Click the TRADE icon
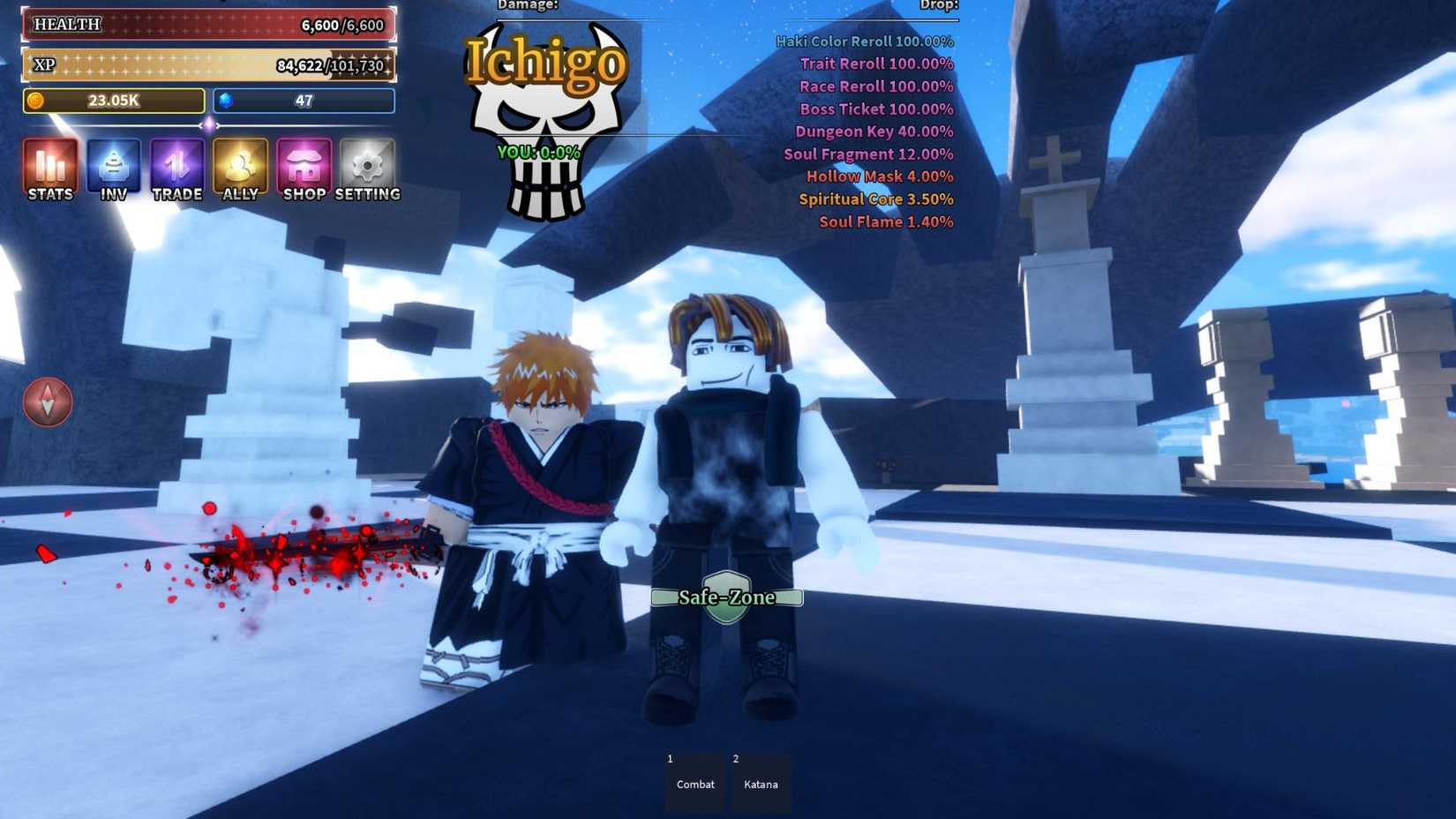Viewport: 1456px width, 819px height. pos(176,168)
